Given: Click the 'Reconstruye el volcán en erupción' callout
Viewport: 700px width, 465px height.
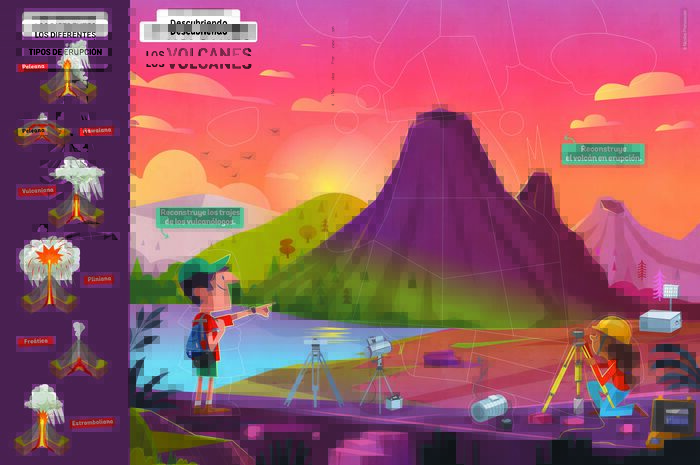Looking at the screenshot, I should click(x=603, y=153).
